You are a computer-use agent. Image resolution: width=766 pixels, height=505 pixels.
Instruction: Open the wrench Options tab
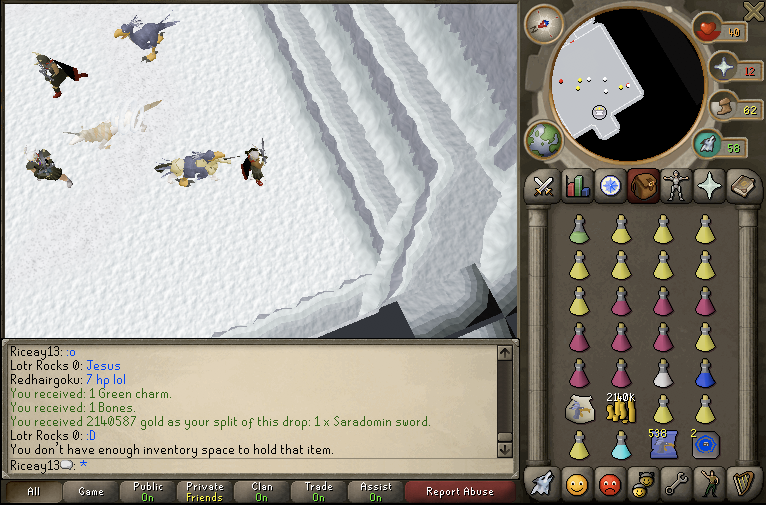point(676,485)
